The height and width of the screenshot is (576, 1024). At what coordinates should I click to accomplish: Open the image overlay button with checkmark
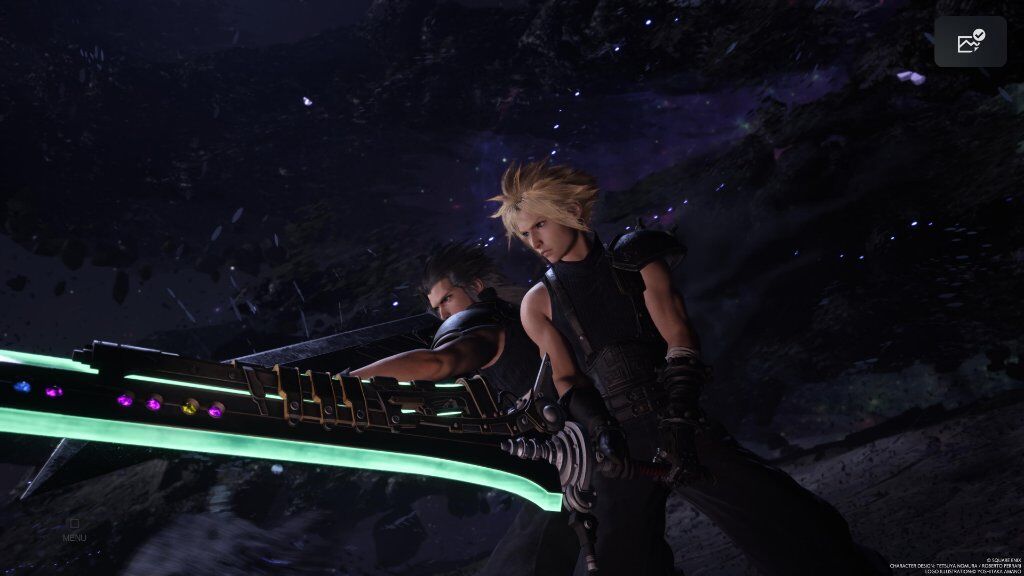pos(970,42)
